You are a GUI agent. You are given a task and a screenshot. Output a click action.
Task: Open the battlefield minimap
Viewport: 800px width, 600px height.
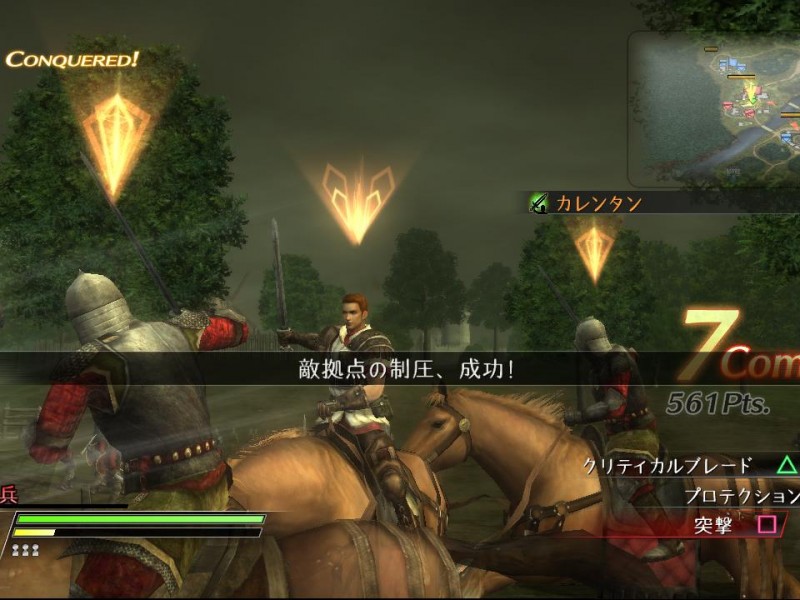[x=716, y=110]
